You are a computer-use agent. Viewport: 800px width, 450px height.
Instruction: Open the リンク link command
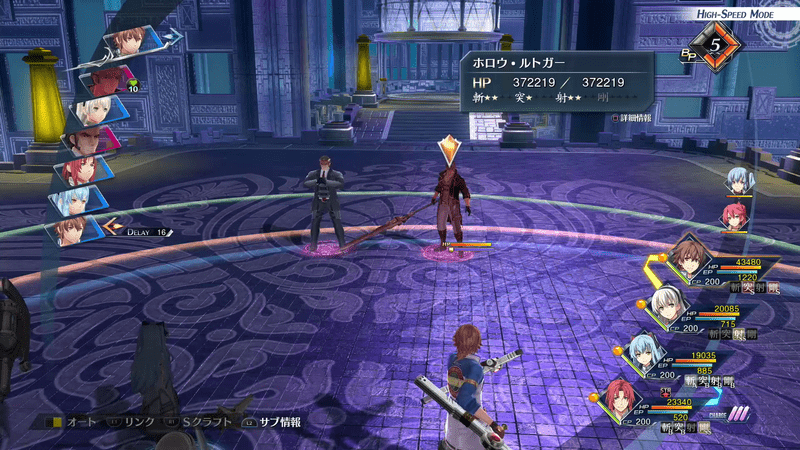click(131, 422)
